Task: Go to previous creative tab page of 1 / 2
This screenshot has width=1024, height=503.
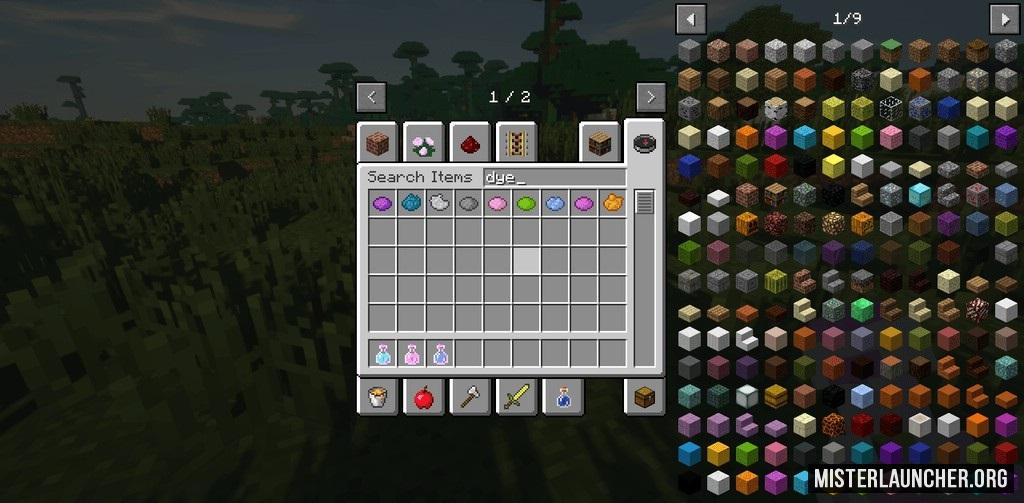Action: pos(371,97)
